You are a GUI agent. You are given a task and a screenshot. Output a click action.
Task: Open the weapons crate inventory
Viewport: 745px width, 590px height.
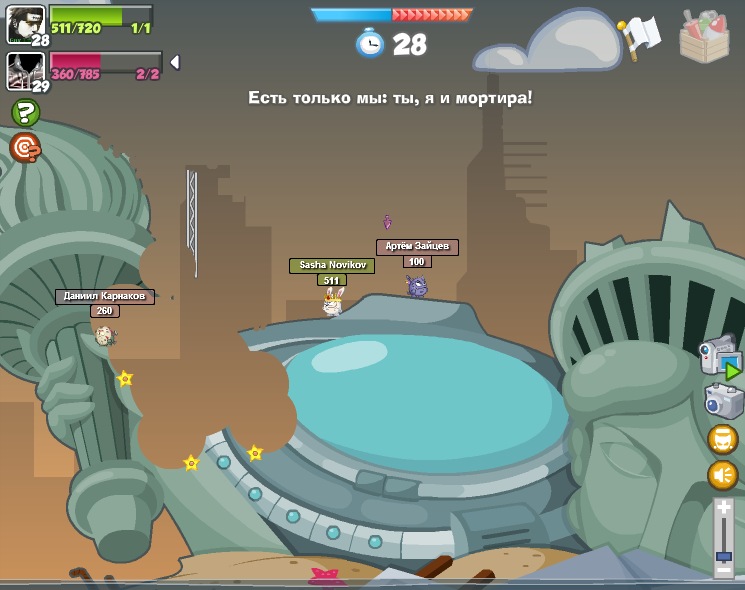click(x=703, y=36)
